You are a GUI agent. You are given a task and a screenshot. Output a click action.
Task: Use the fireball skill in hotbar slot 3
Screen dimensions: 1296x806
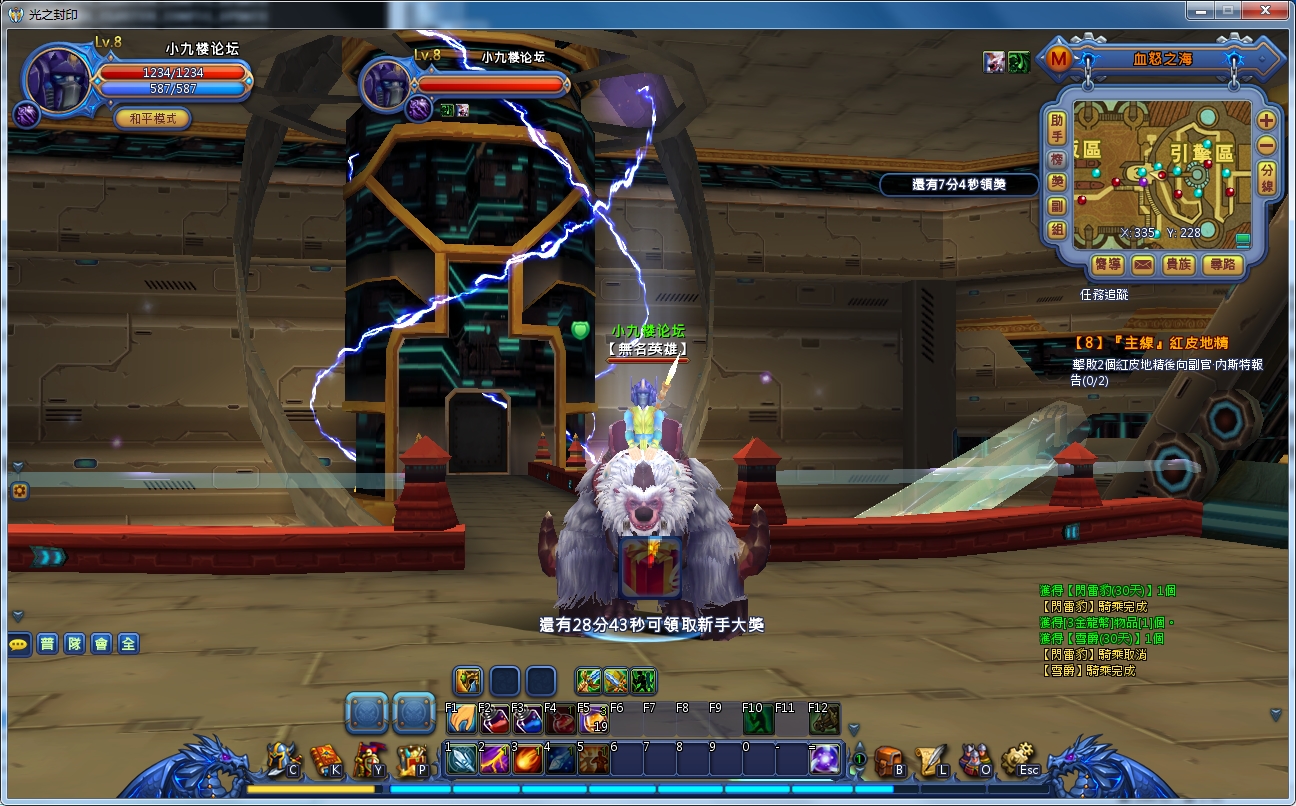tap(529, 760)
